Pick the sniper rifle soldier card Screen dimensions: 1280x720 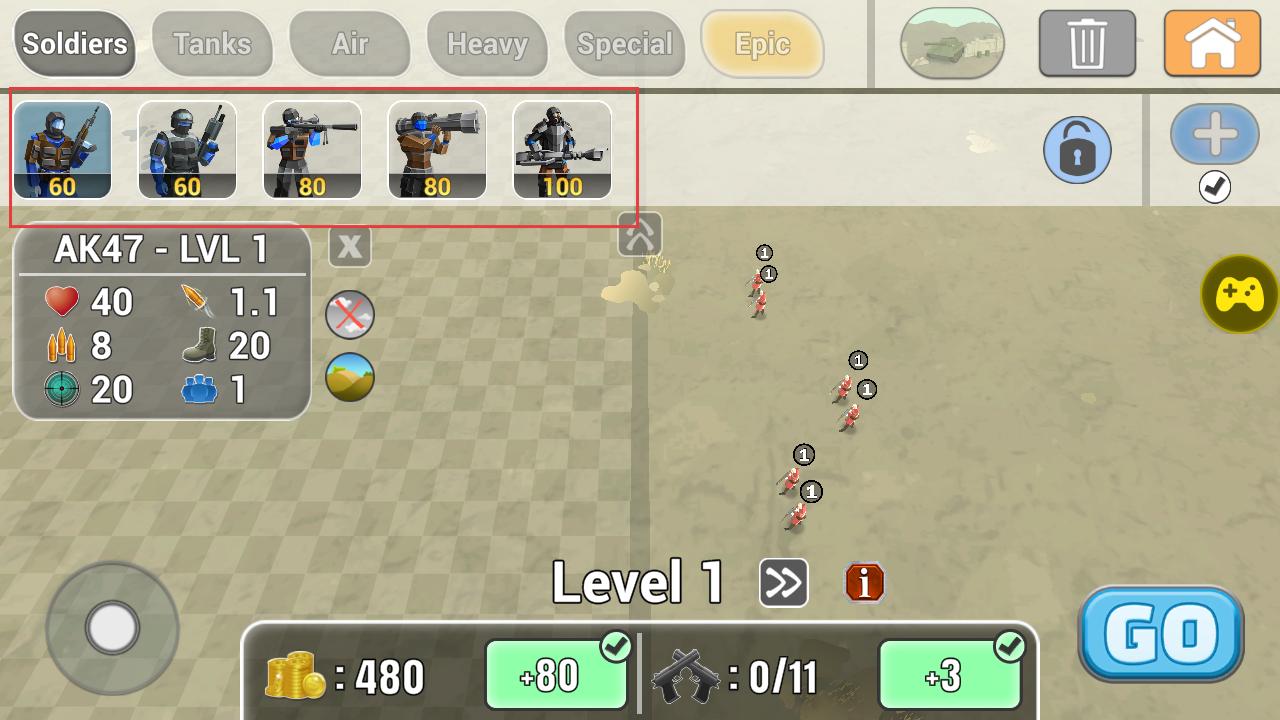click(312, 150)
